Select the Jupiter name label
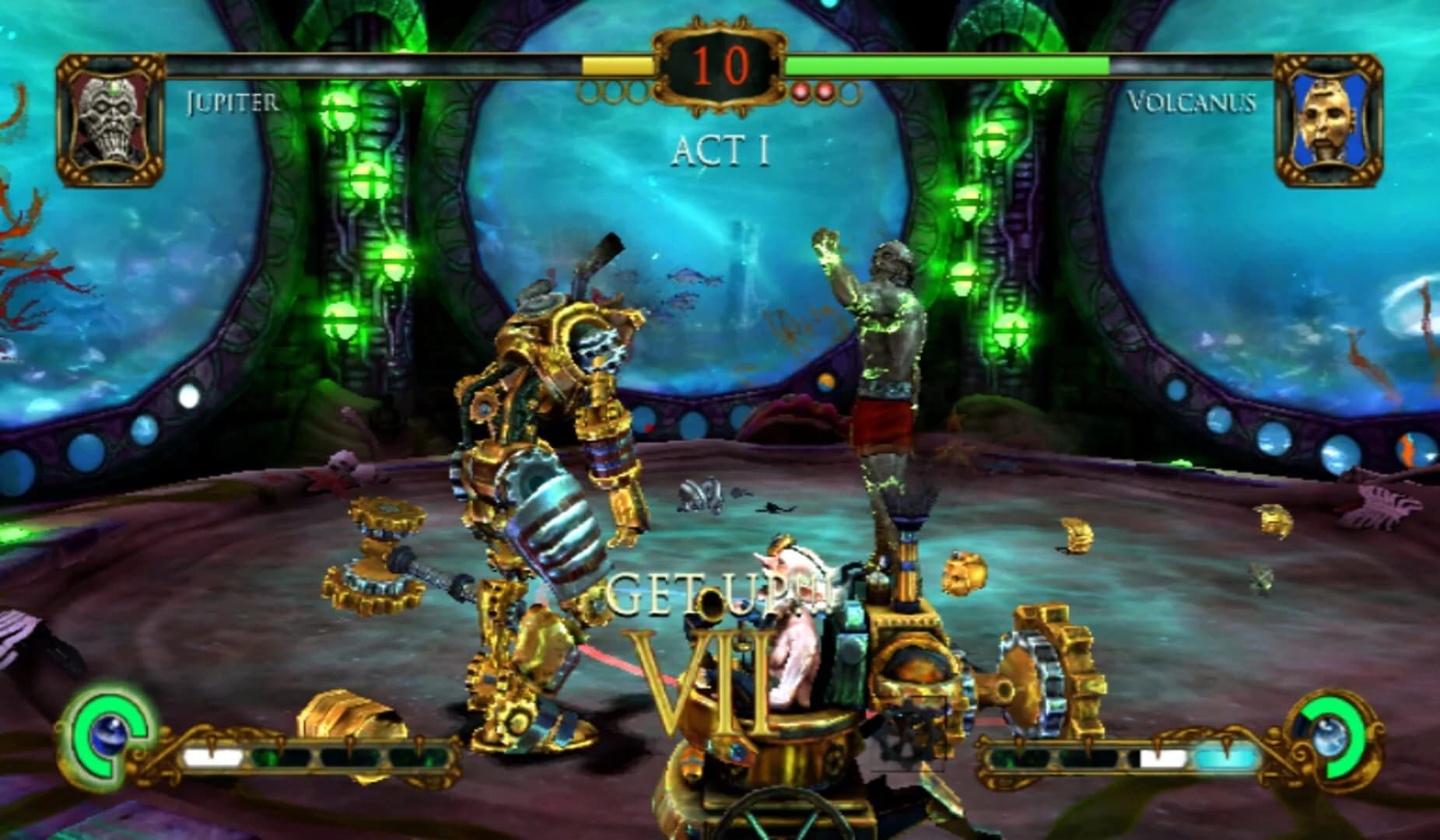 (231, 101)
